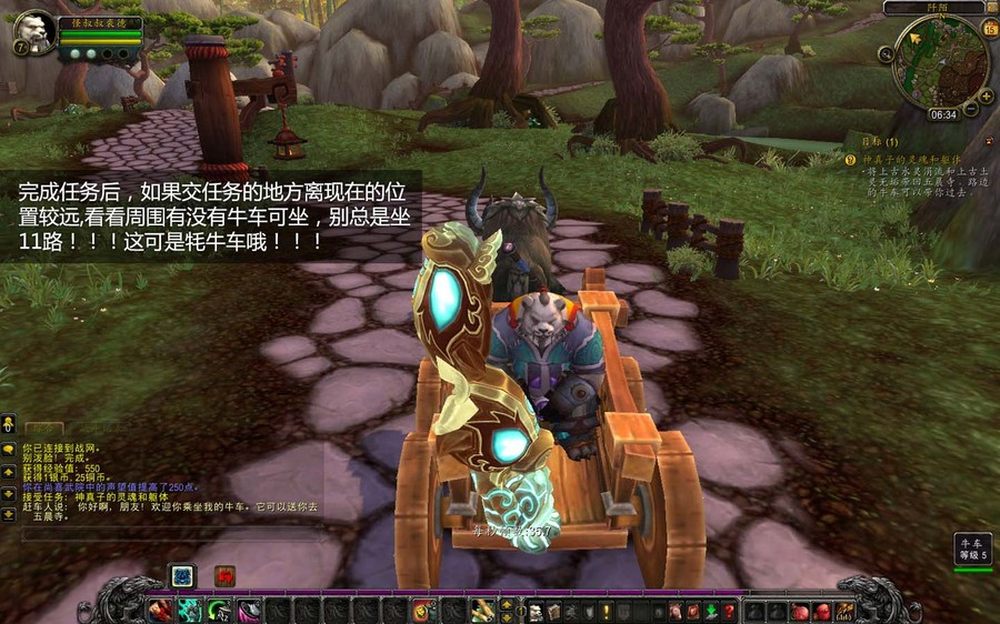Toggle the minimap tracking magnifier button
Viewport: 1000px width, 624px height.
click(886, 53)
